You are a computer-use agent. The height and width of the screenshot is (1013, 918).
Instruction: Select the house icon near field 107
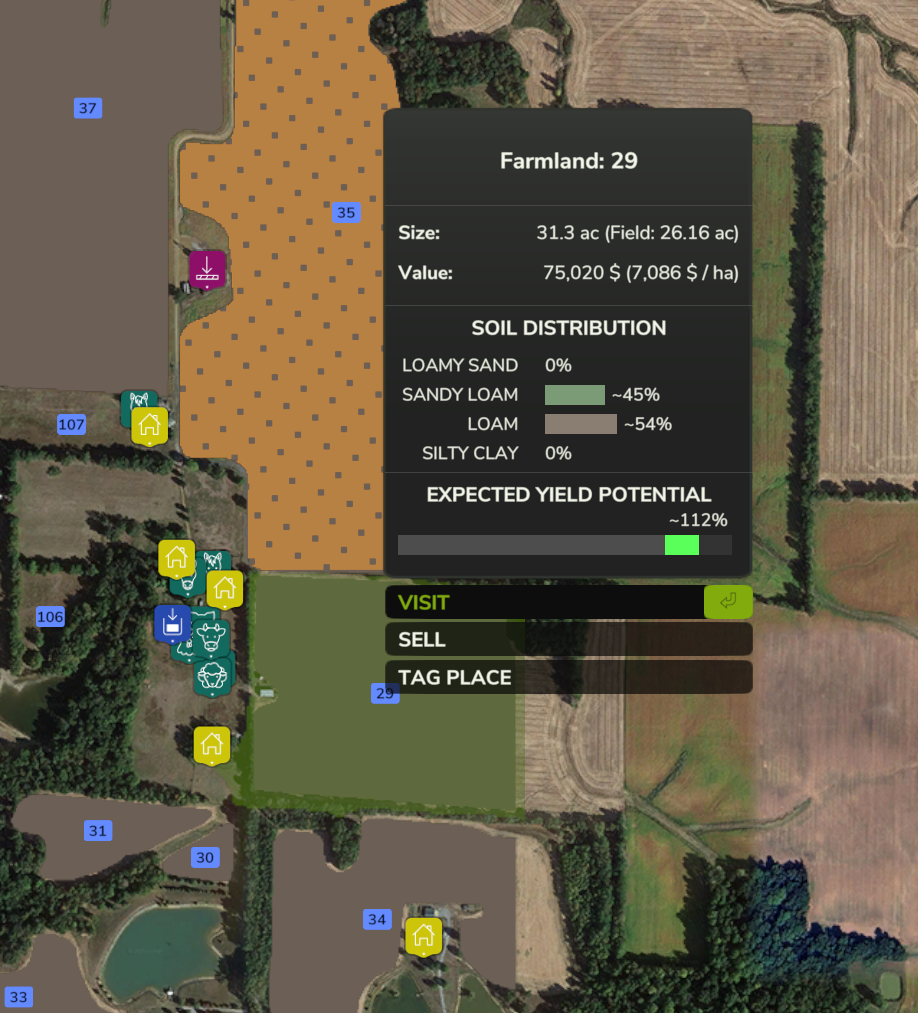149,424
